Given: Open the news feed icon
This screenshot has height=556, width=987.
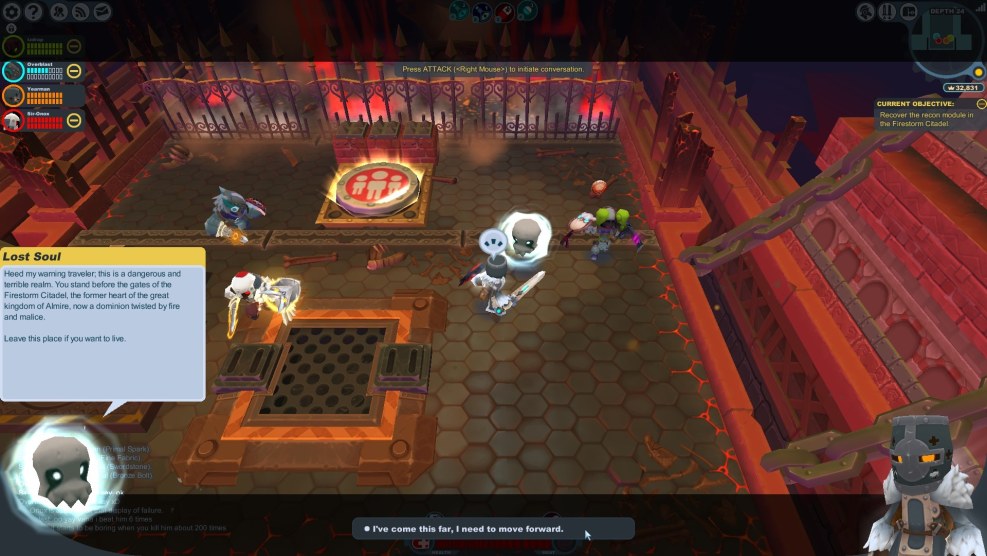Looking at the screenshot, I should click(81, 12).
